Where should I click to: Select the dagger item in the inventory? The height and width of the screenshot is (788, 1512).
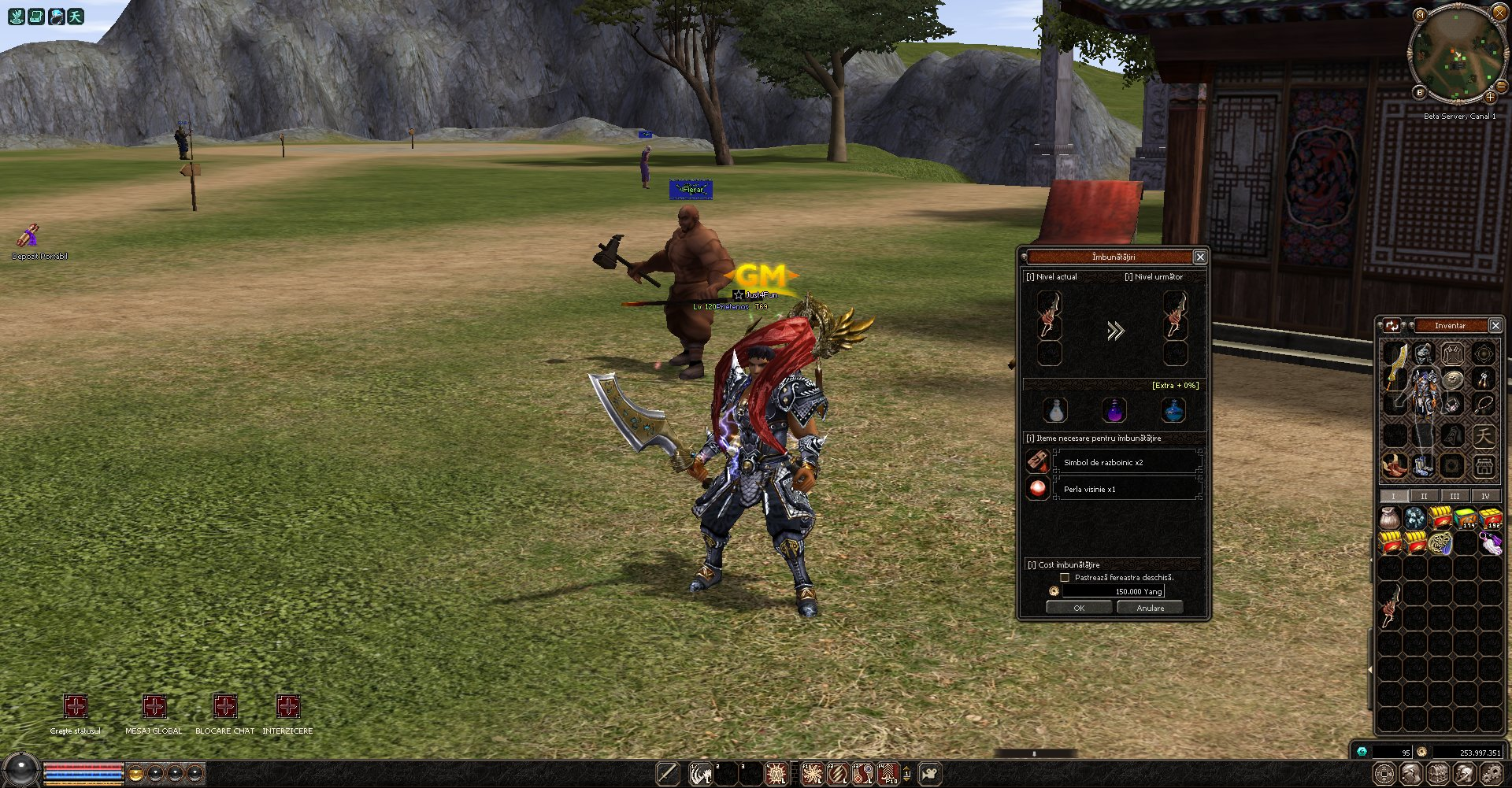1392,605
